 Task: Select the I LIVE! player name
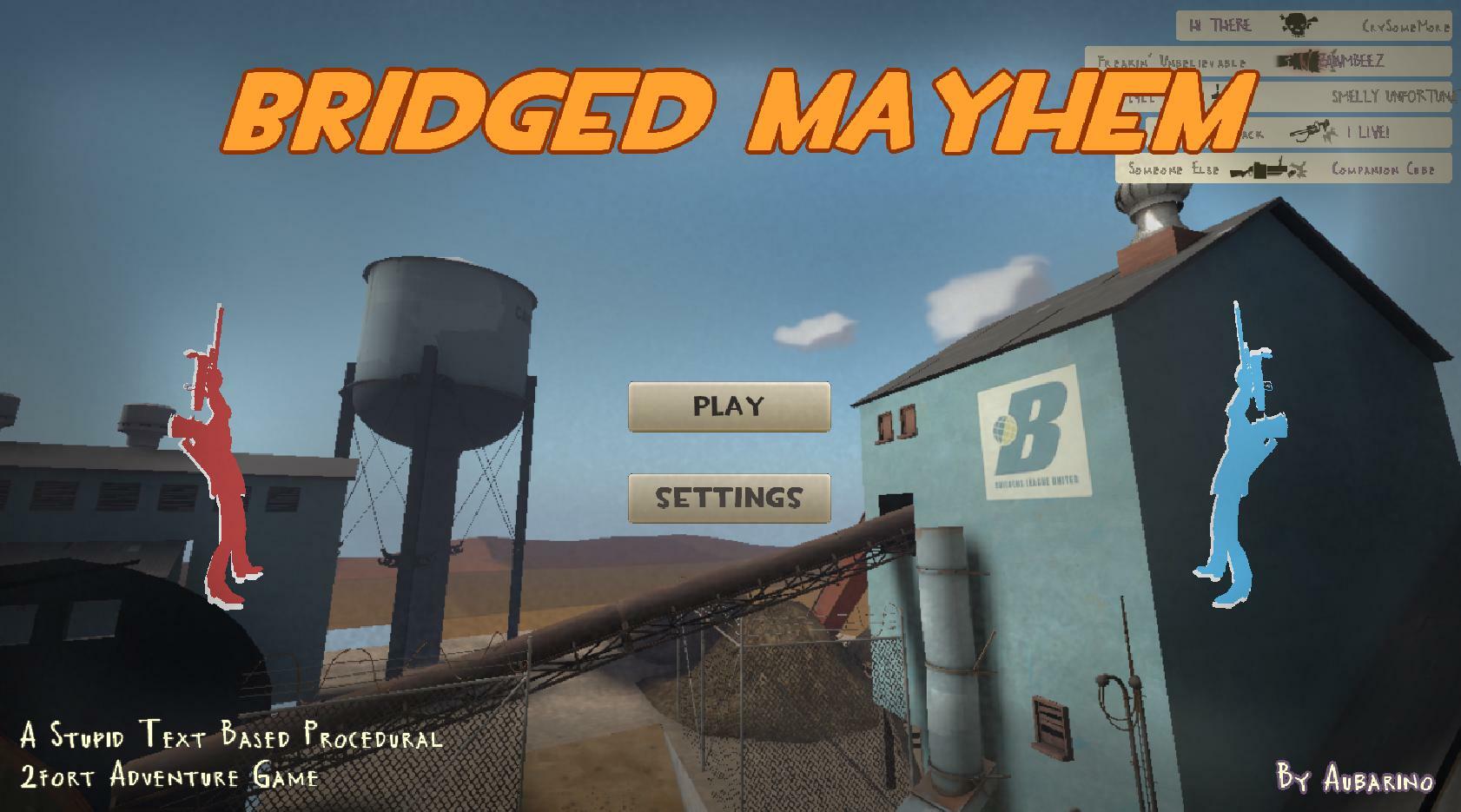pos(1367,133)
